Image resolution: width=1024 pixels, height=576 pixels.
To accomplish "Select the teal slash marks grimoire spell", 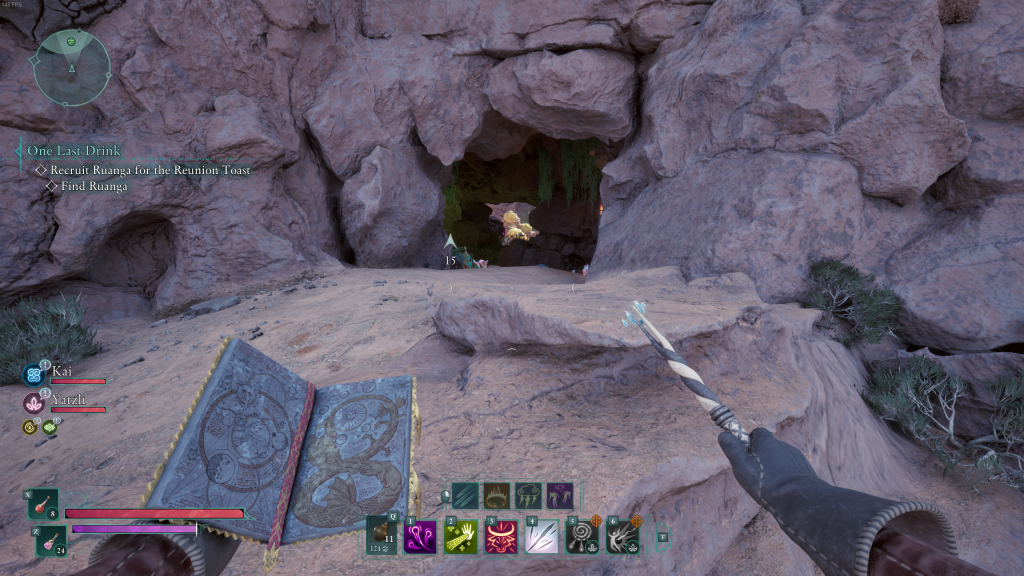I will coord(465,495).
